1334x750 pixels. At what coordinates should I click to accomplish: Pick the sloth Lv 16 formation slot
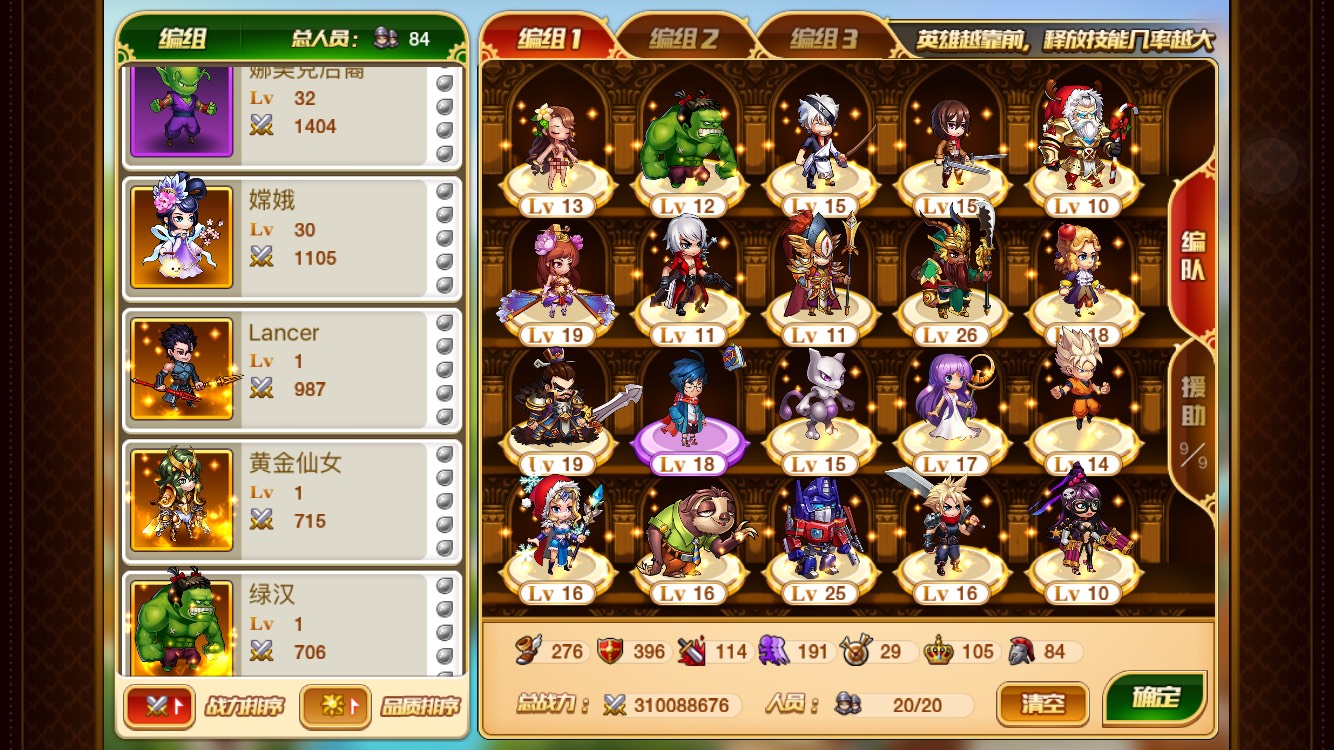688,535
